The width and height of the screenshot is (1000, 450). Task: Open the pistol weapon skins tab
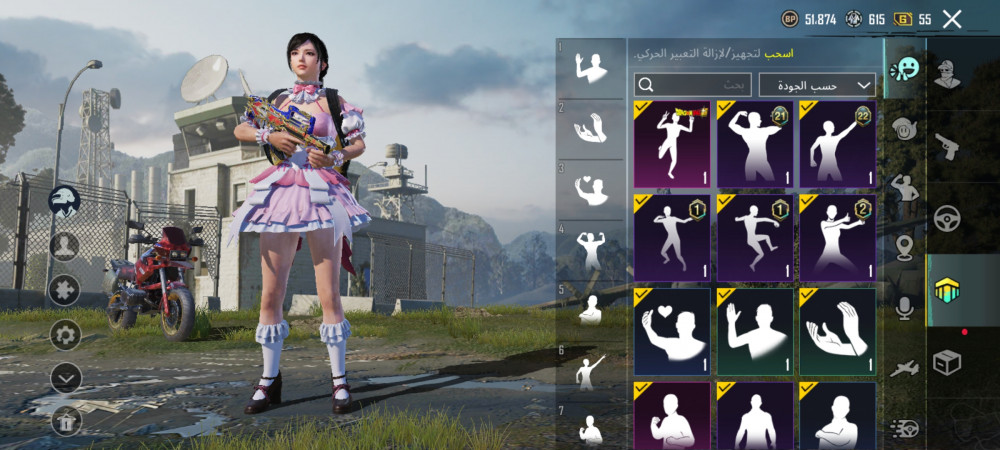tap(946, 146)
